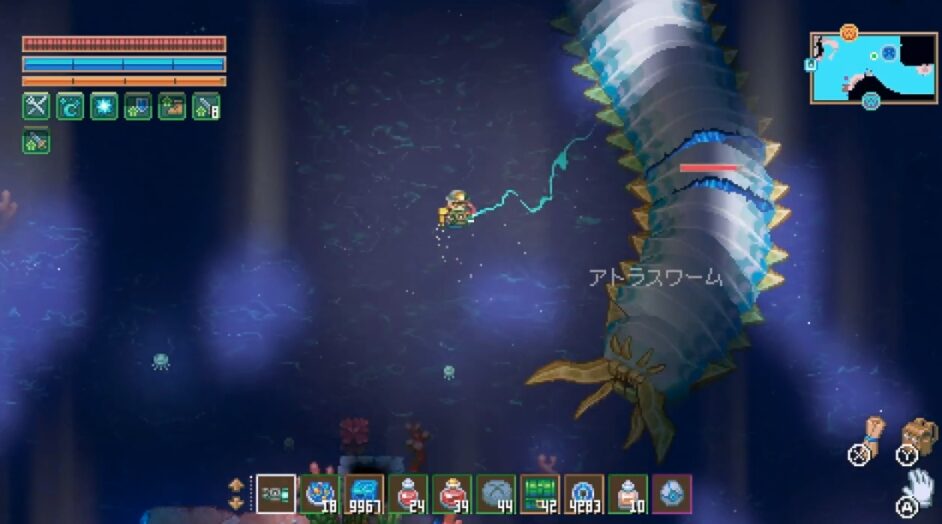Screen dimensions: 942x524
Task: Select the pale blue orb hotbar slot
Action: click(x=672, y=493)
